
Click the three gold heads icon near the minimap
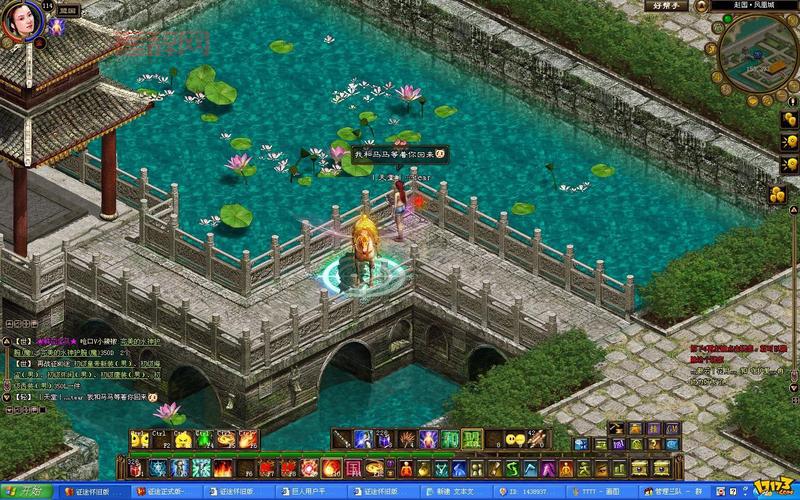pos(788,119)
